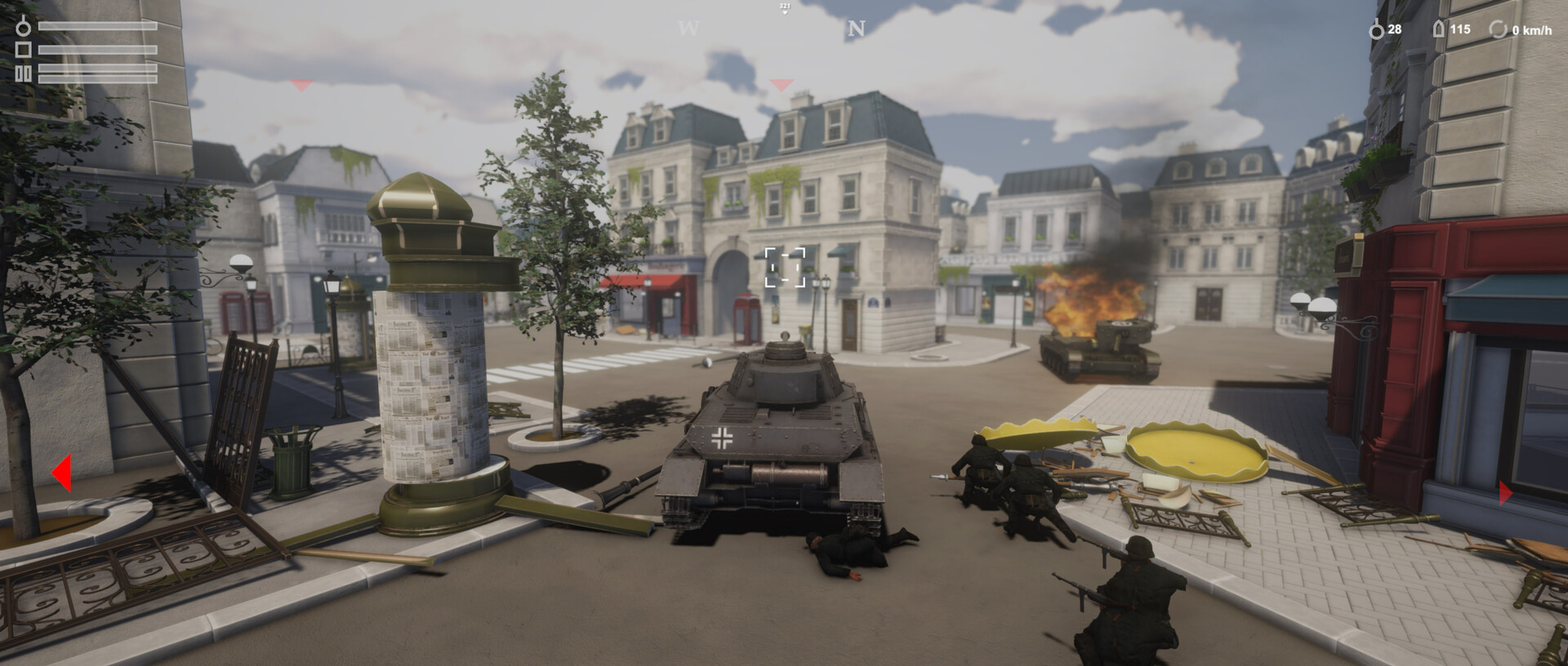The image size is (1568, 666).
Task: Select the 115 ammo counter text
Action: coord(1462,29)
